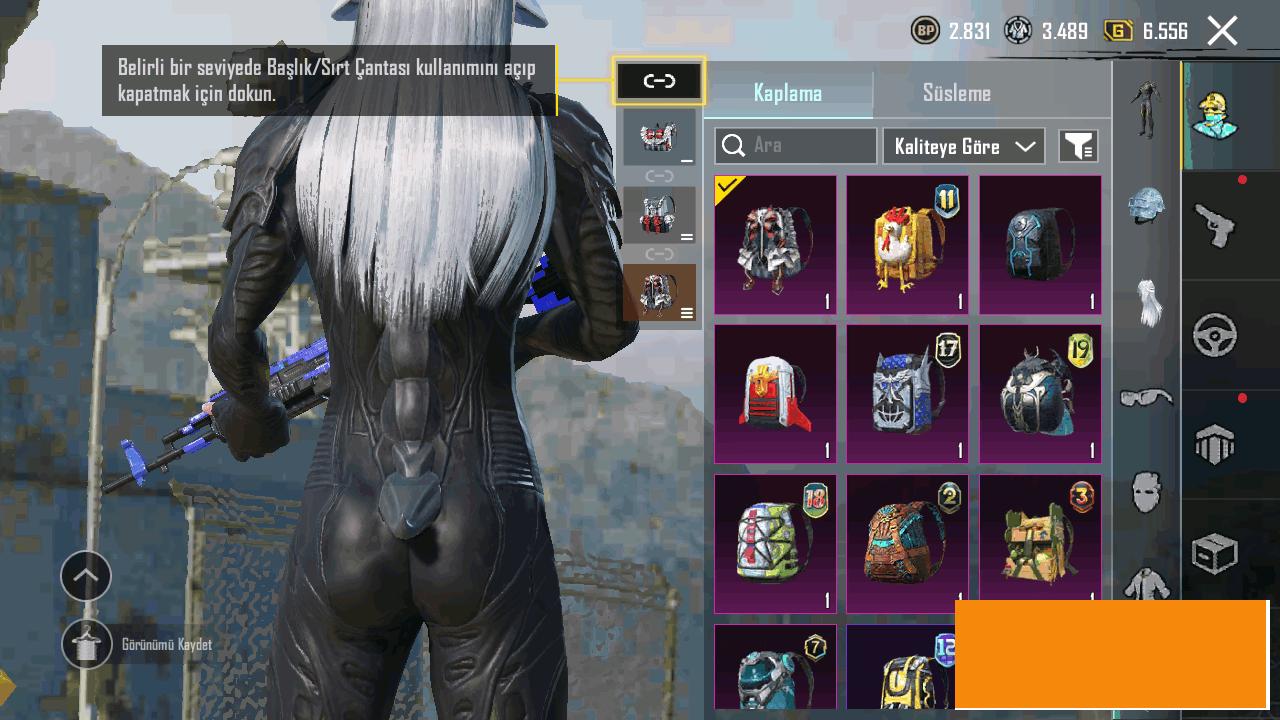Choose the level 3 camo backpack skin
The image size is (1280, 720).
click(1040, 543)
